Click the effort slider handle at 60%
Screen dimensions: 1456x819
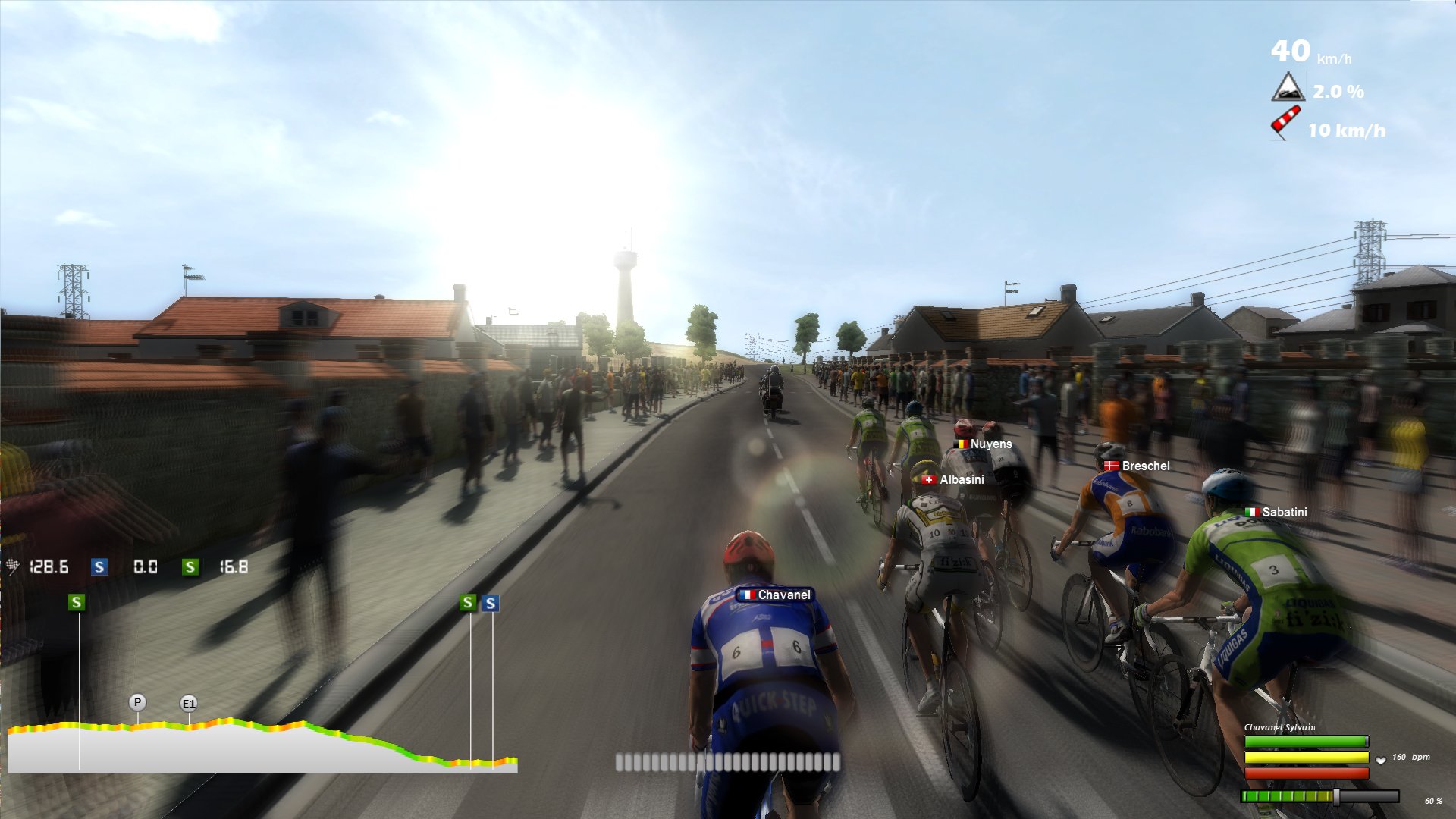(1336, 796)
